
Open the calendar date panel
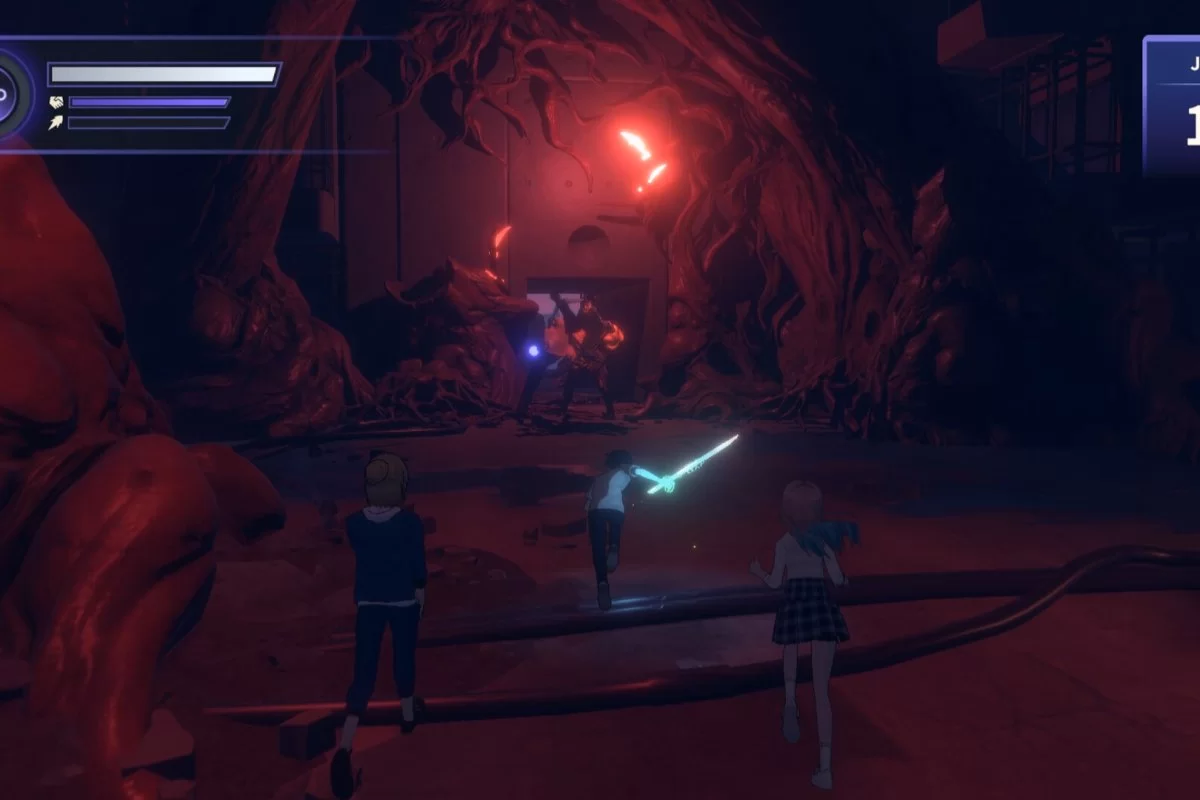click(x=1174, y=105)
